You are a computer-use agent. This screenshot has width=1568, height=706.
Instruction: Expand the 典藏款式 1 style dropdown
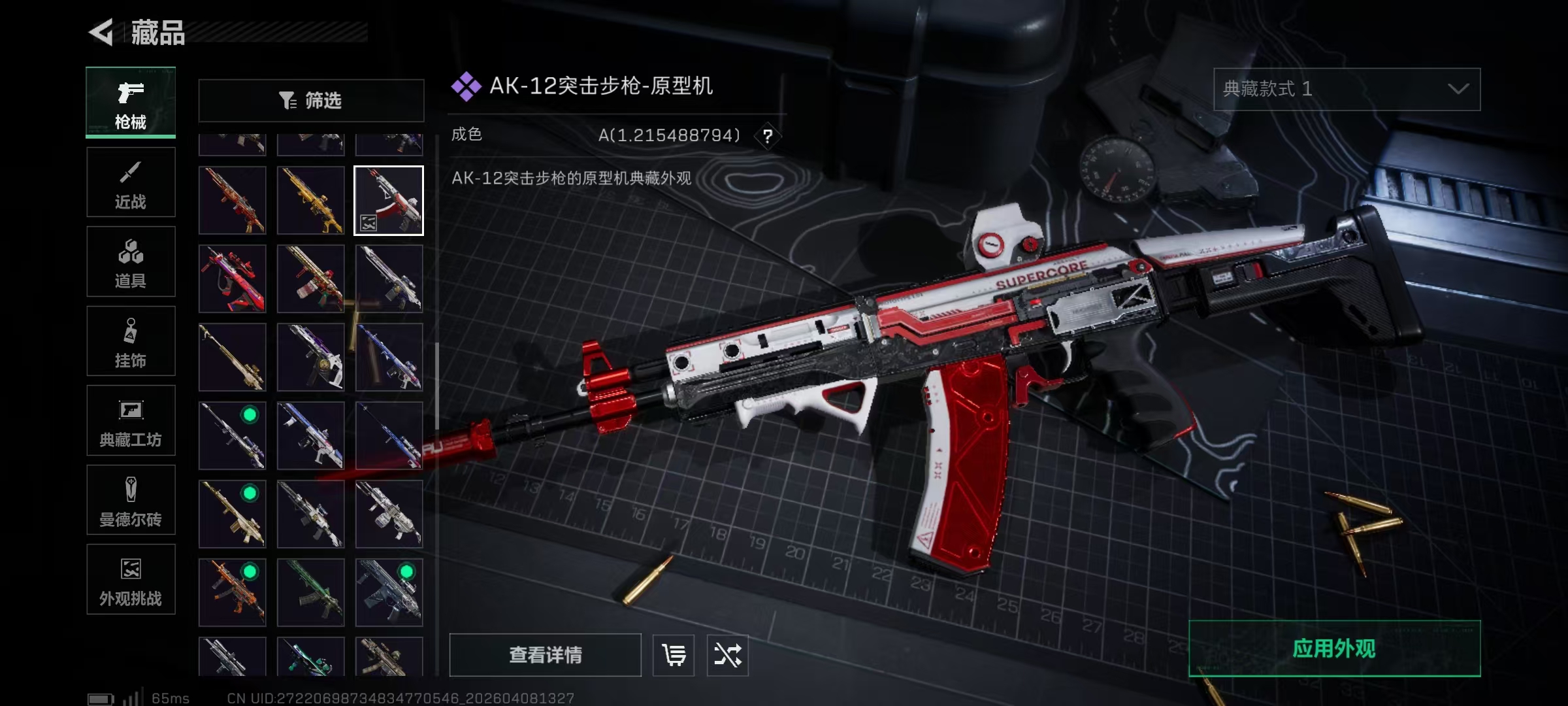click(1347, 90)
